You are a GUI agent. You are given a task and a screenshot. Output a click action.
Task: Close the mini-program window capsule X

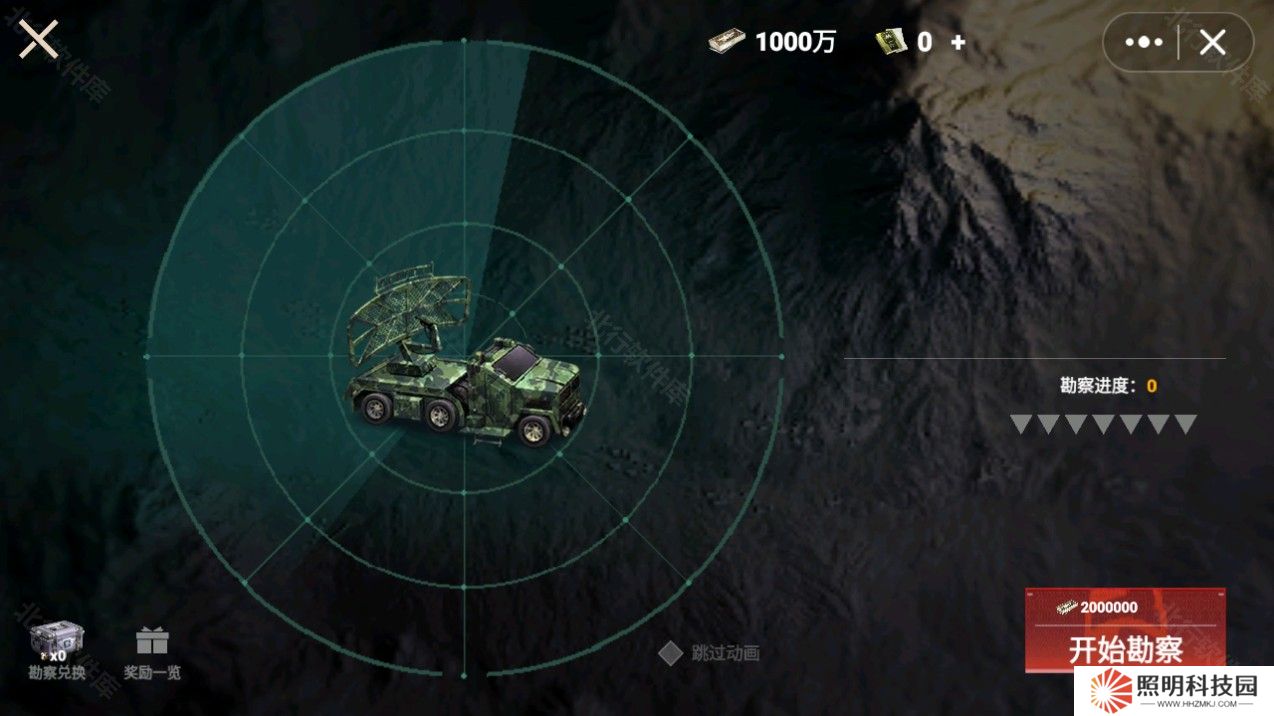1212,42
